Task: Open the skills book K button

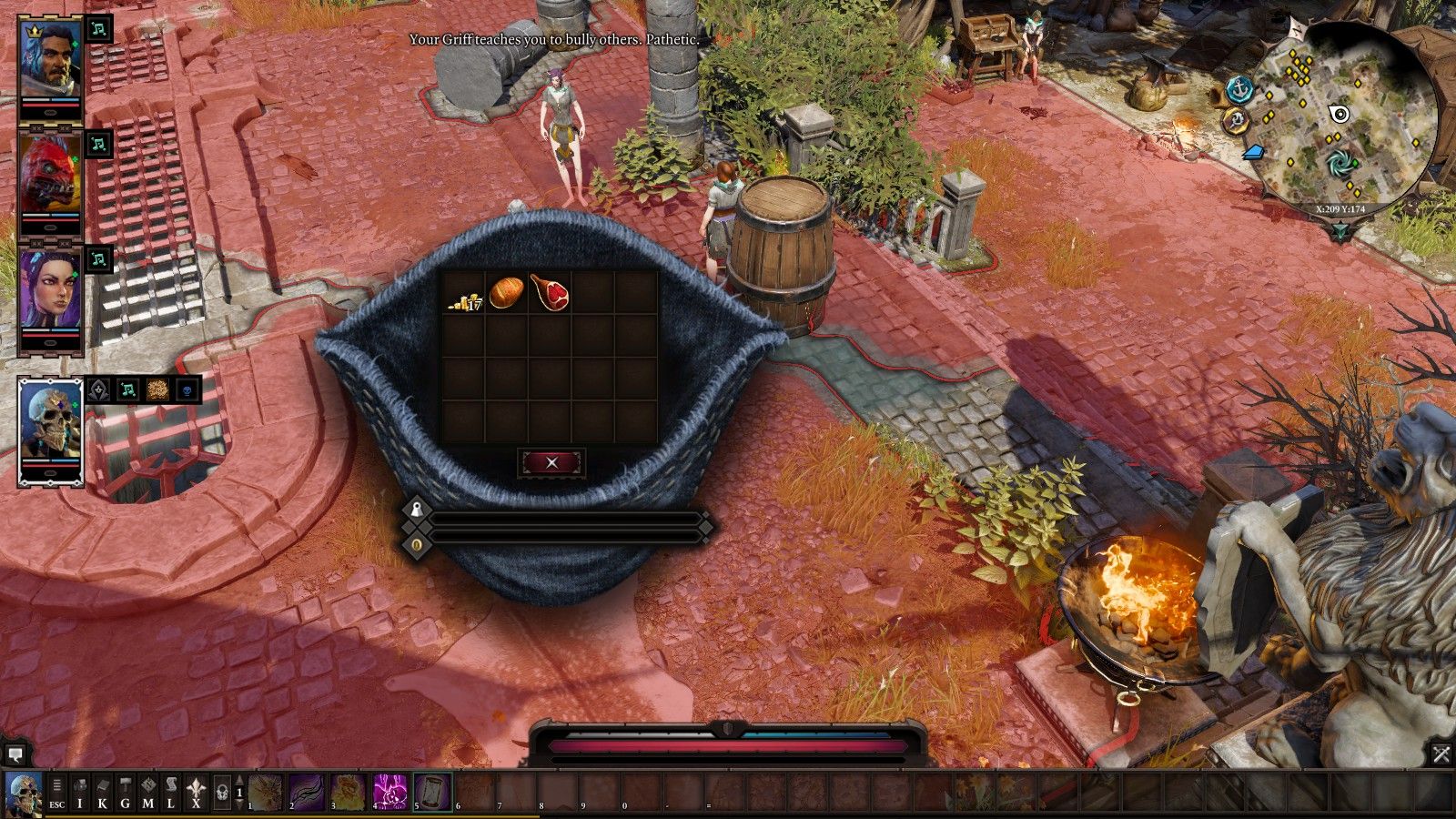Action: (103, 793)
